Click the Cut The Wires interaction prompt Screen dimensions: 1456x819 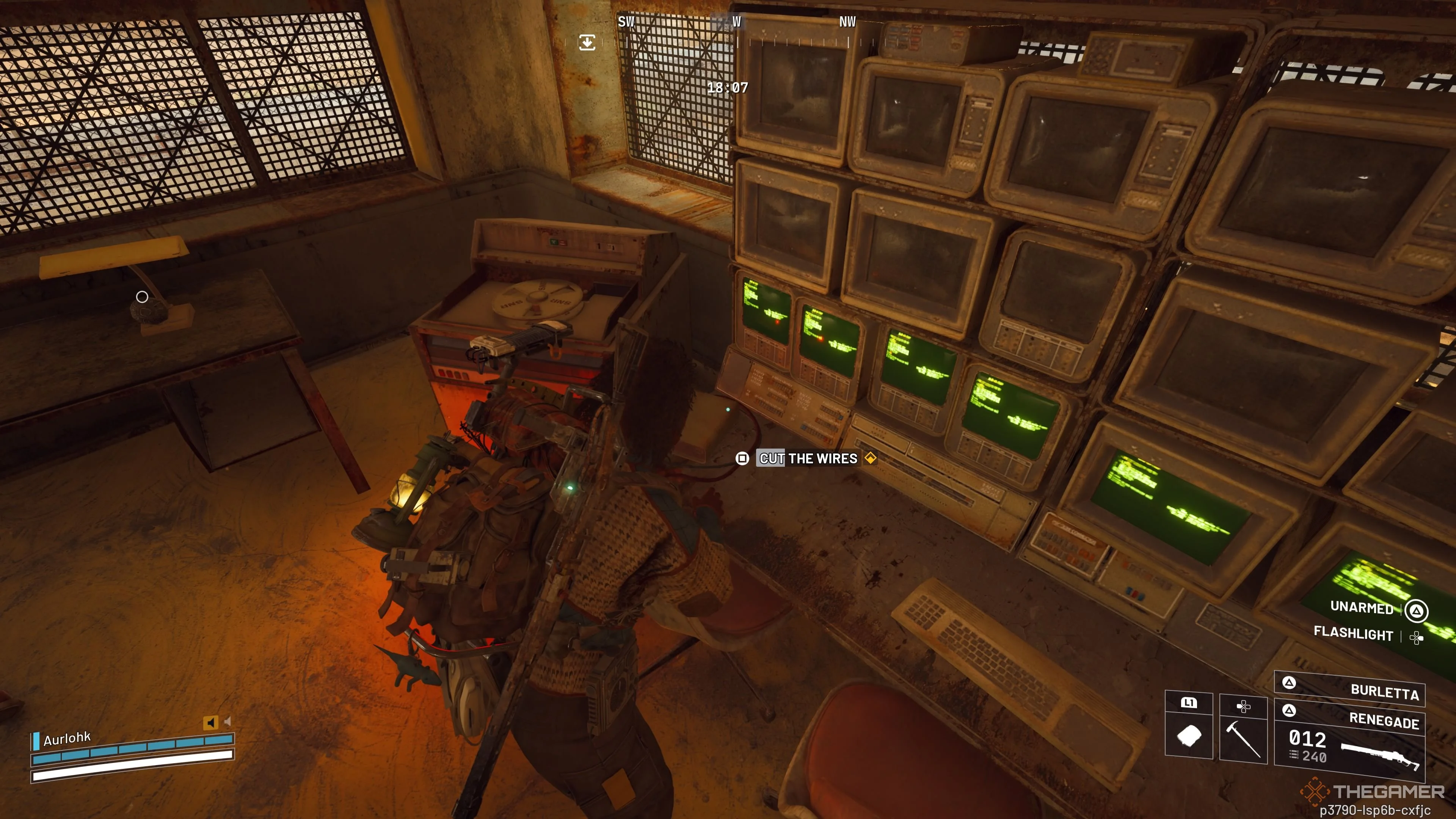coord(808,458)
